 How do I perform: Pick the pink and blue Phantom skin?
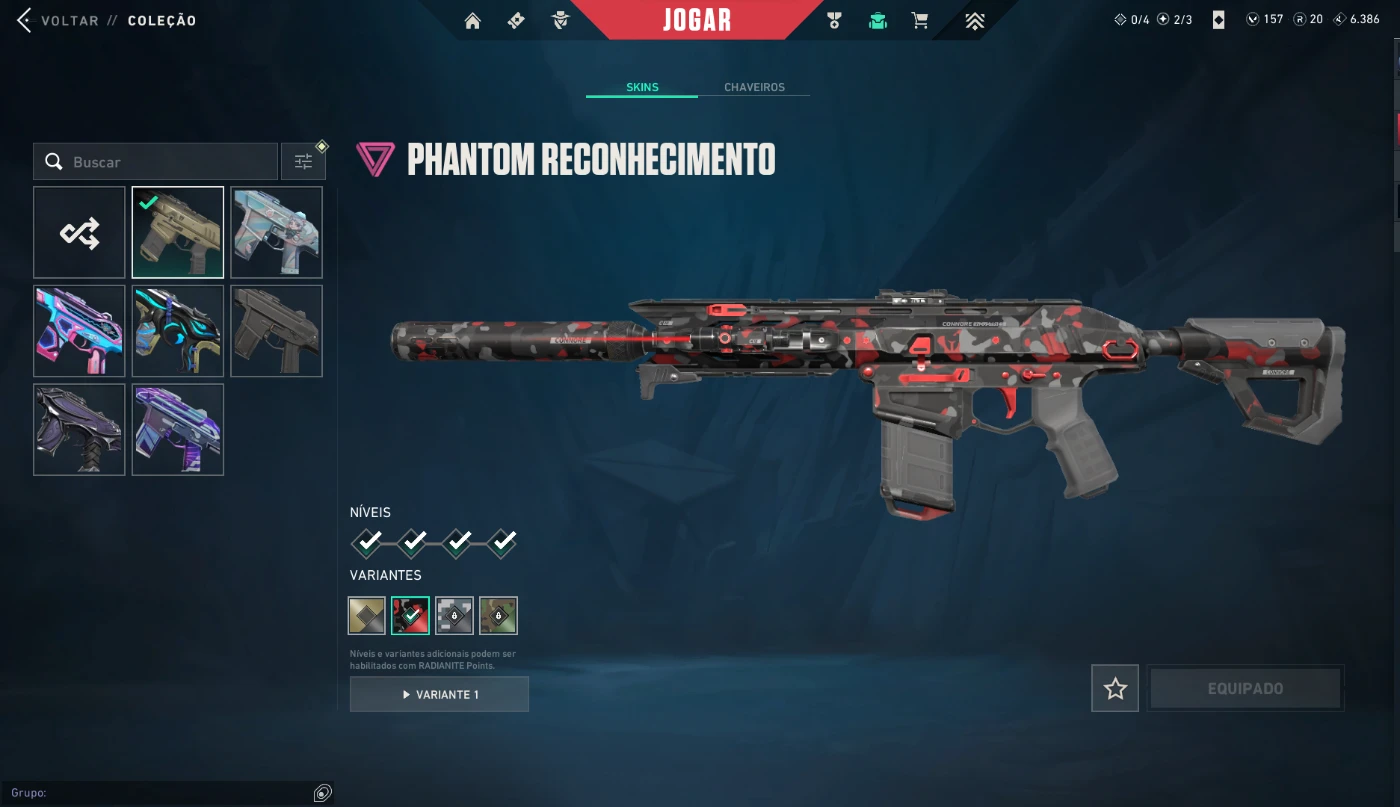point(79,331)
